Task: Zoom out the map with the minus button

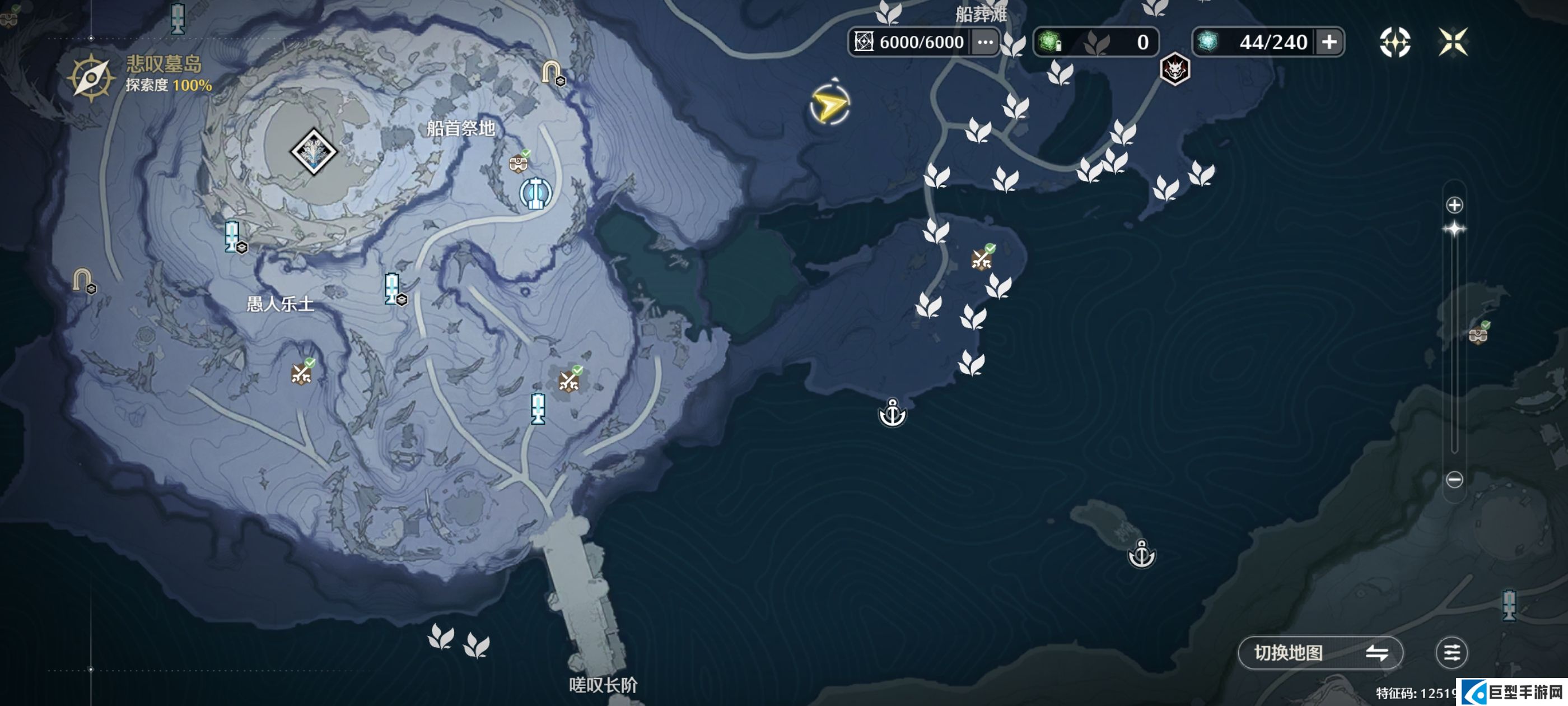Action: point(1454,480)
